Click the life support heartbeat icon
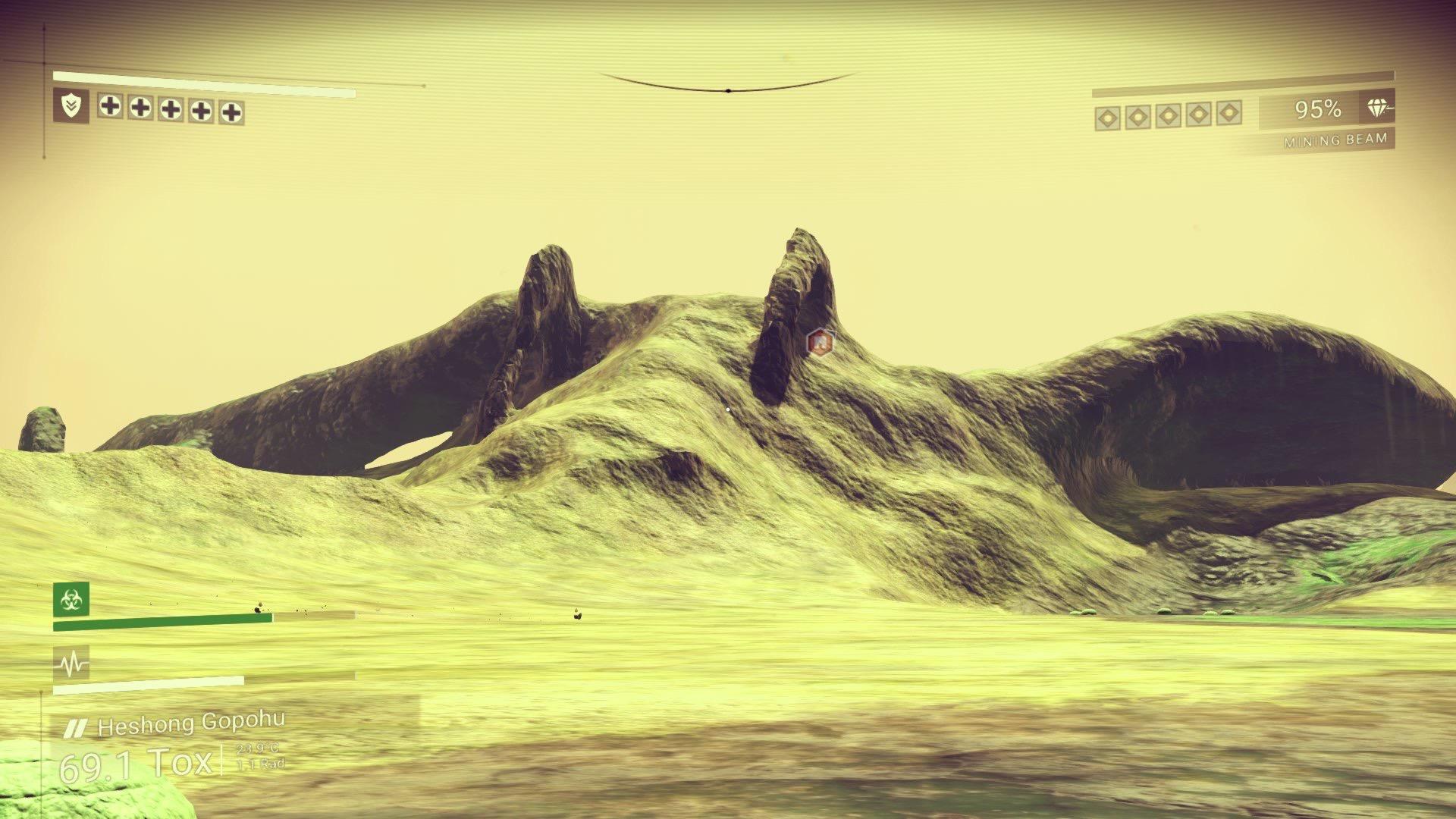Screen dimensions: 1456x819 click(x=71, y=664)
